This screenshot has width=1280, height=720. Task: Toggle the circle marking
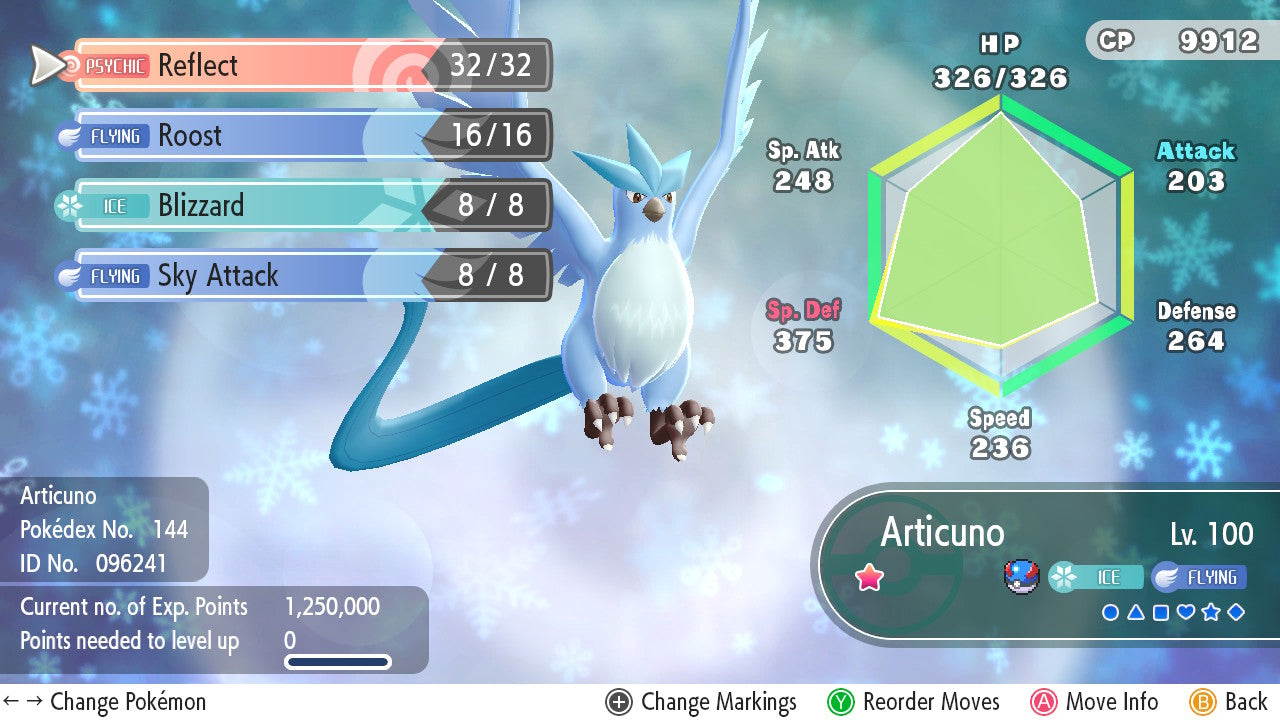pos(1110,612)
